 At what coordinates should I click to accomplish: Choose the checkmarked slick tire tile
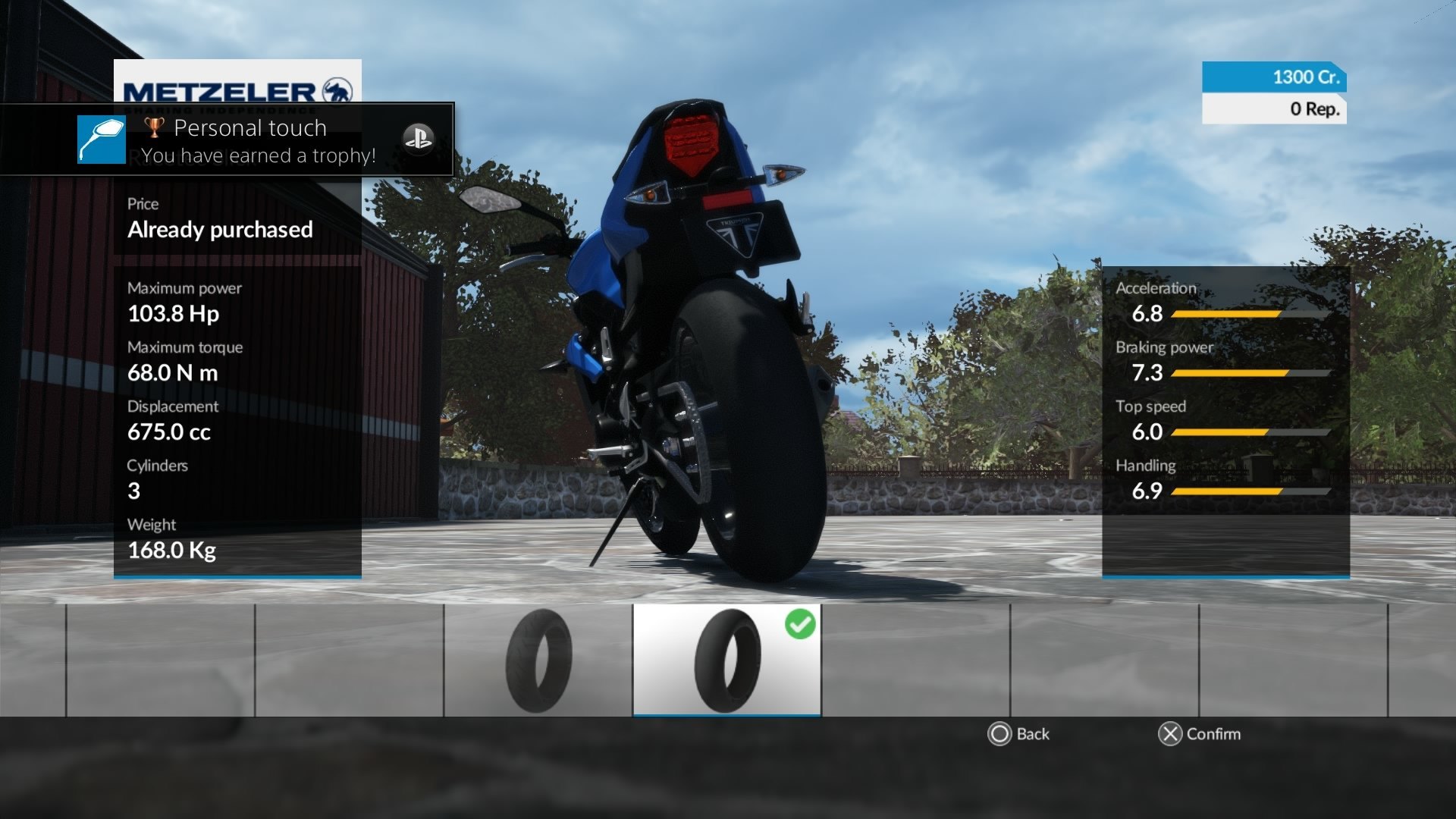(726, 660)
